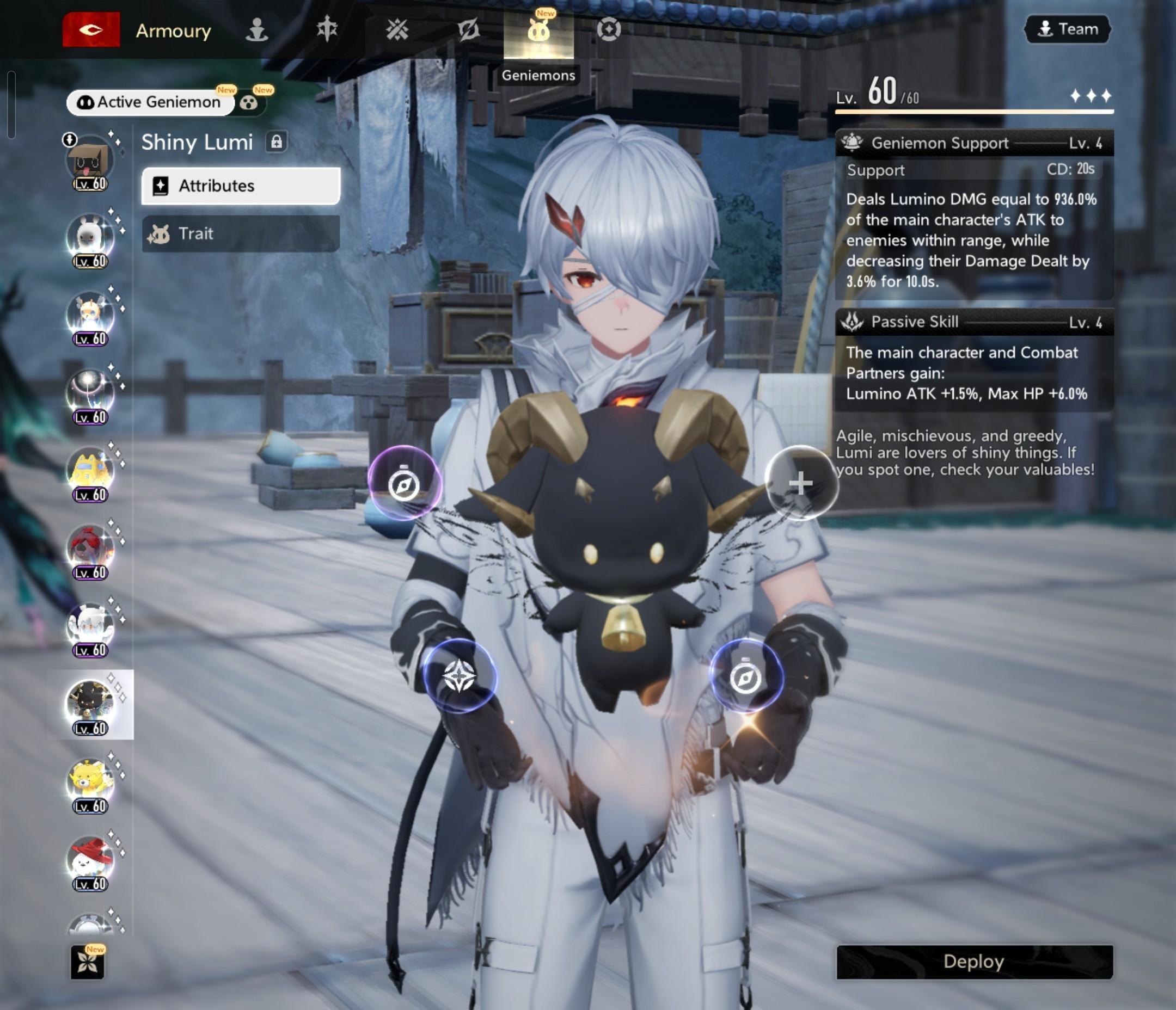Select the white bunny geniemon thumbnail
The width and height of the screenshot is (1176, 1010).
90,239
